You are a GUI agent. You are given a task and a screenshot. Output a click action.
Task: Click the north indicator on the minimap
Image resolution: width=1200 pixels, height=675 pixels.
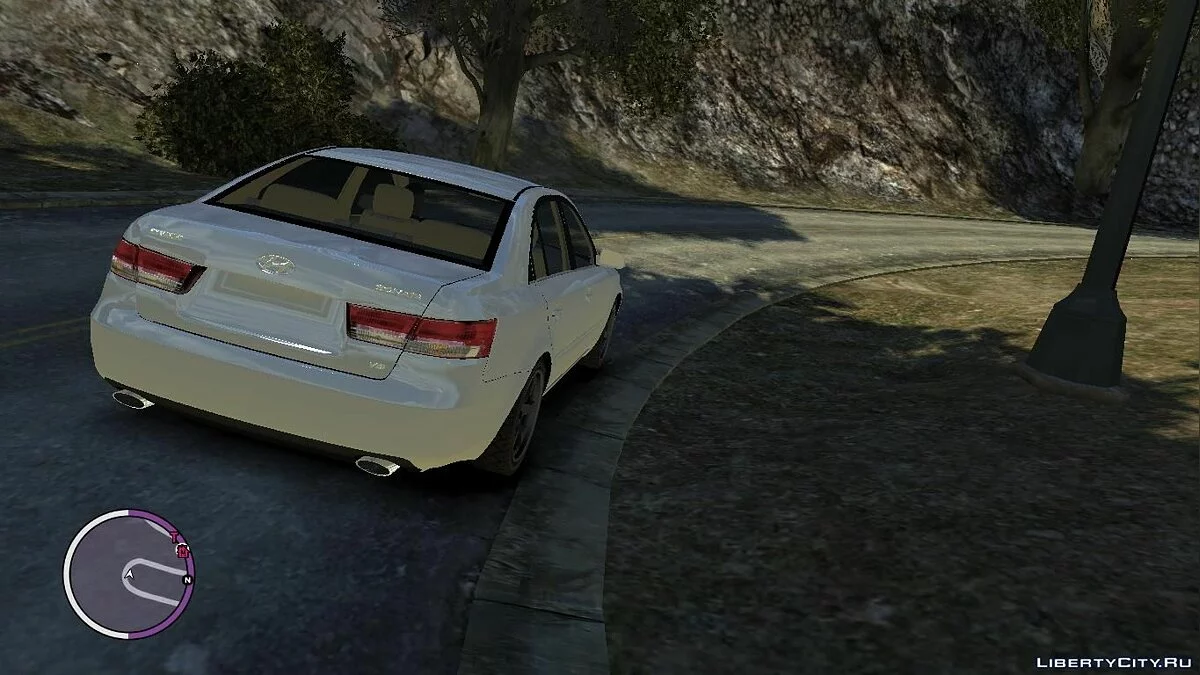click(x=187, y=580)
